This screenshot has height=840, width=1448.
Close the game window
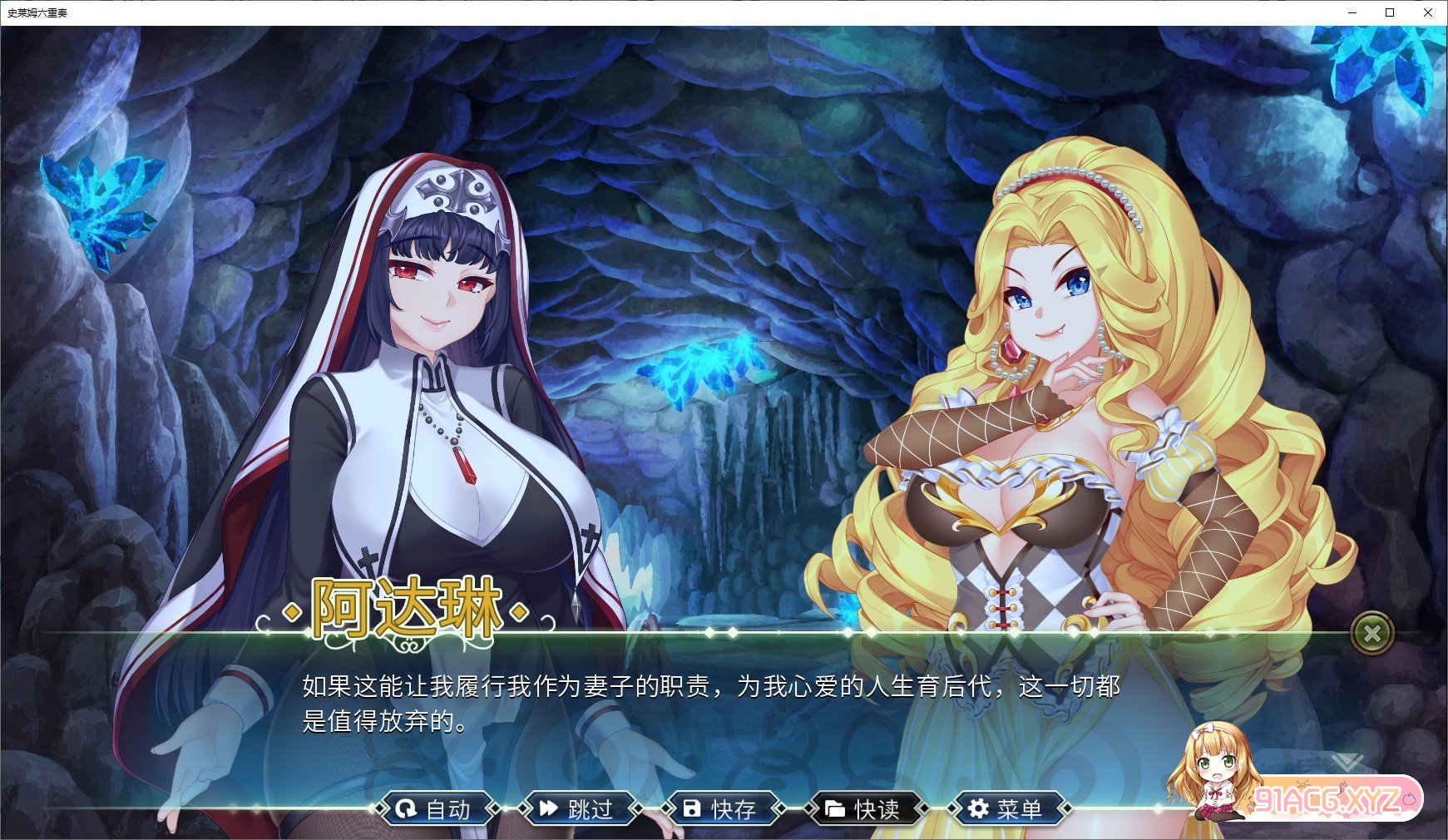pyautogui.click(x=1428, y=12)
